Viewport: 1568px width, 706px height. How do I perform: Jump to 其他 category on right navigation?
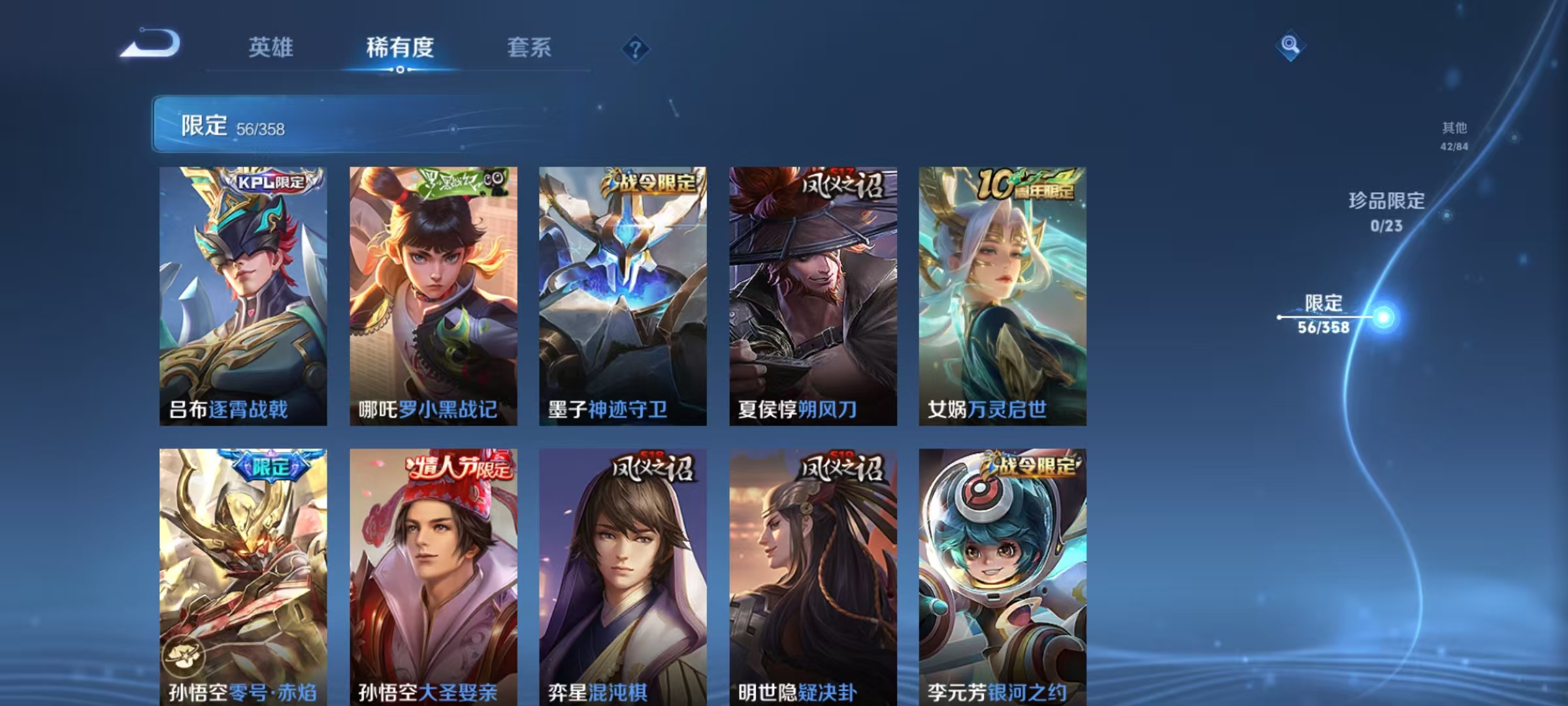1455,135
